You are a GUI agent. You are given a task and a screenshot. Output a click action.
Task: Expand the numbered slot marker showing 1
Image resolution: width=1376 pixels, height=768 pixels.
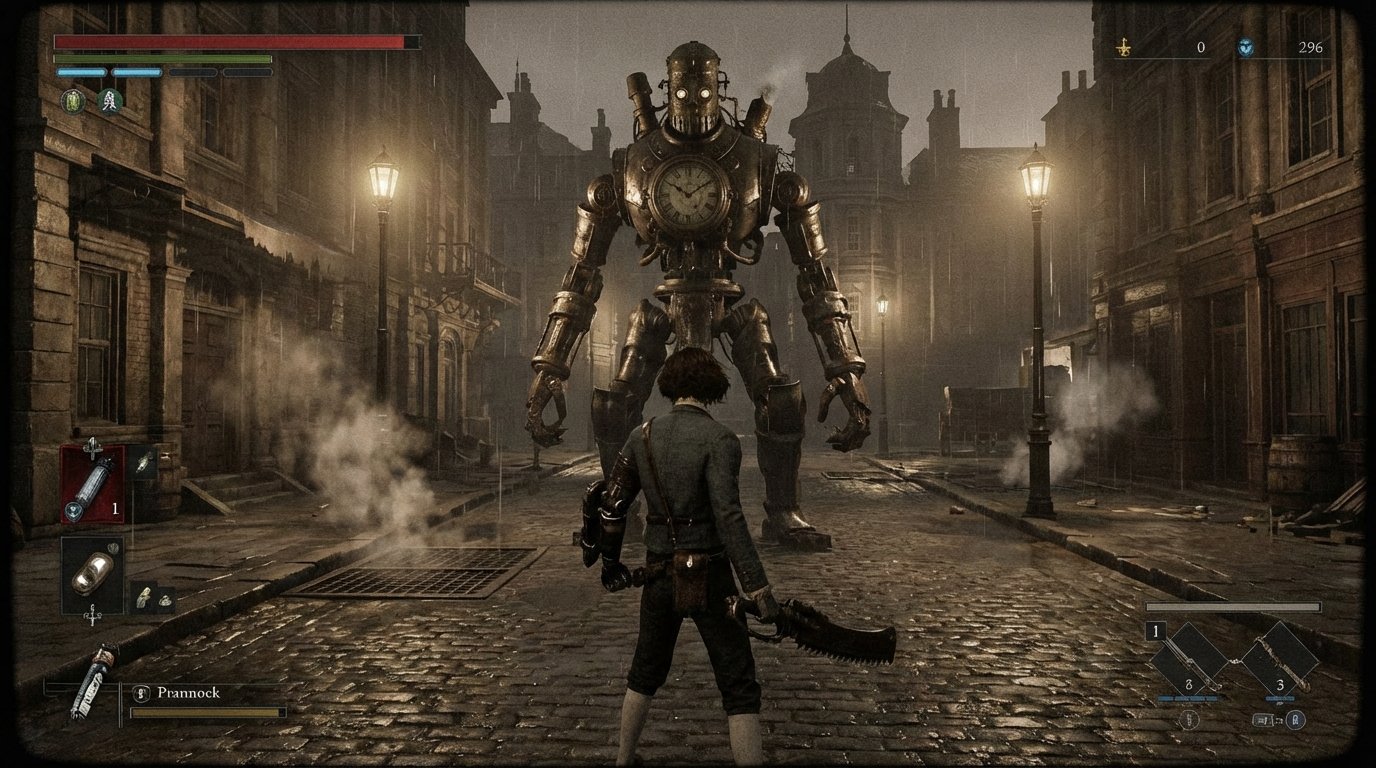point(1155,631)
